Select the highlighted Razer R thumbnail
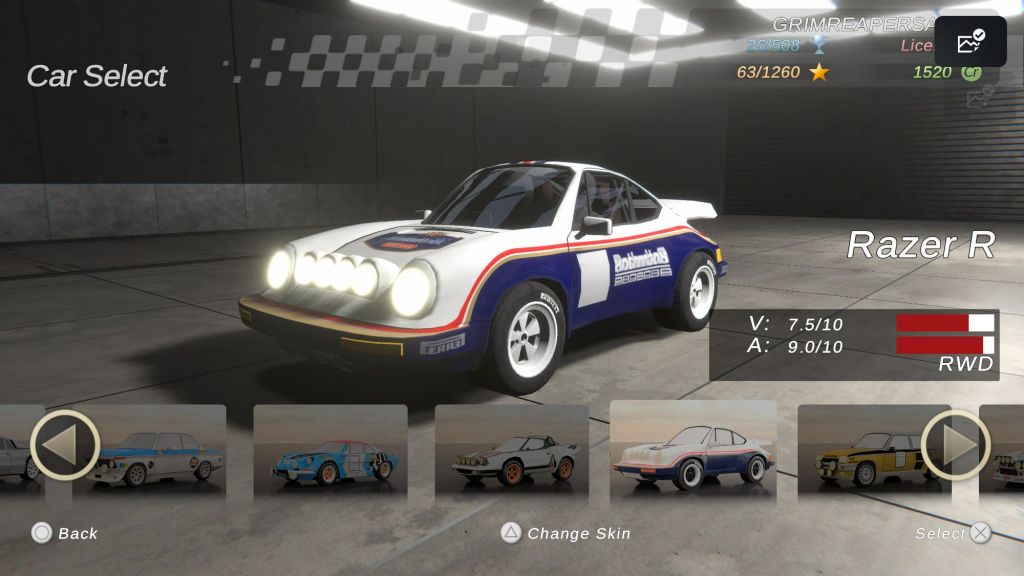This screenshot has width=1024, height=576. (693, 450)
